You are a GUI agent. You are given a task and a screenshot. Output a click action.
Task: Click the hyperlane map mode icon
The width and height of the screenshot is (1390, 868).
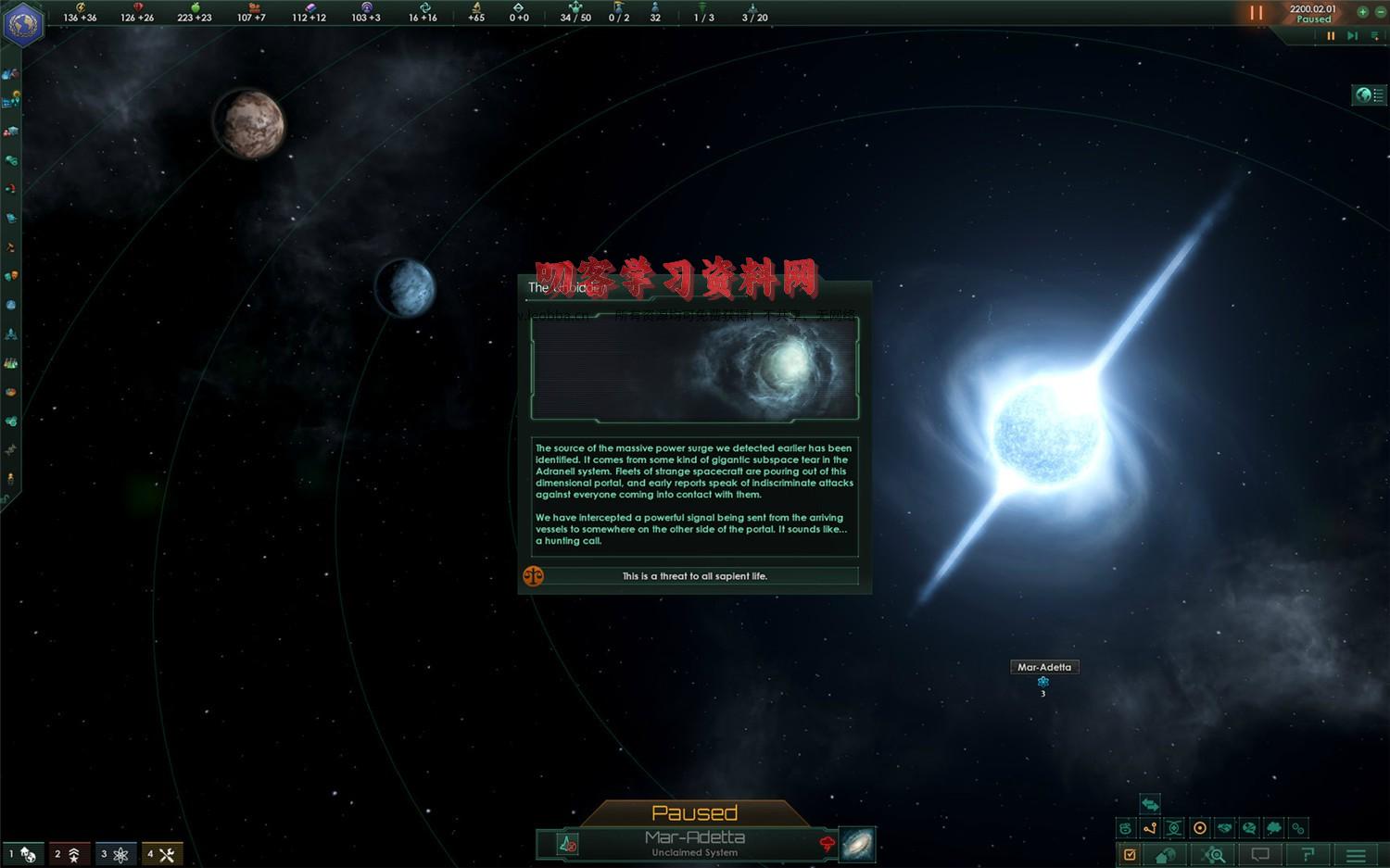(1151, 827)
